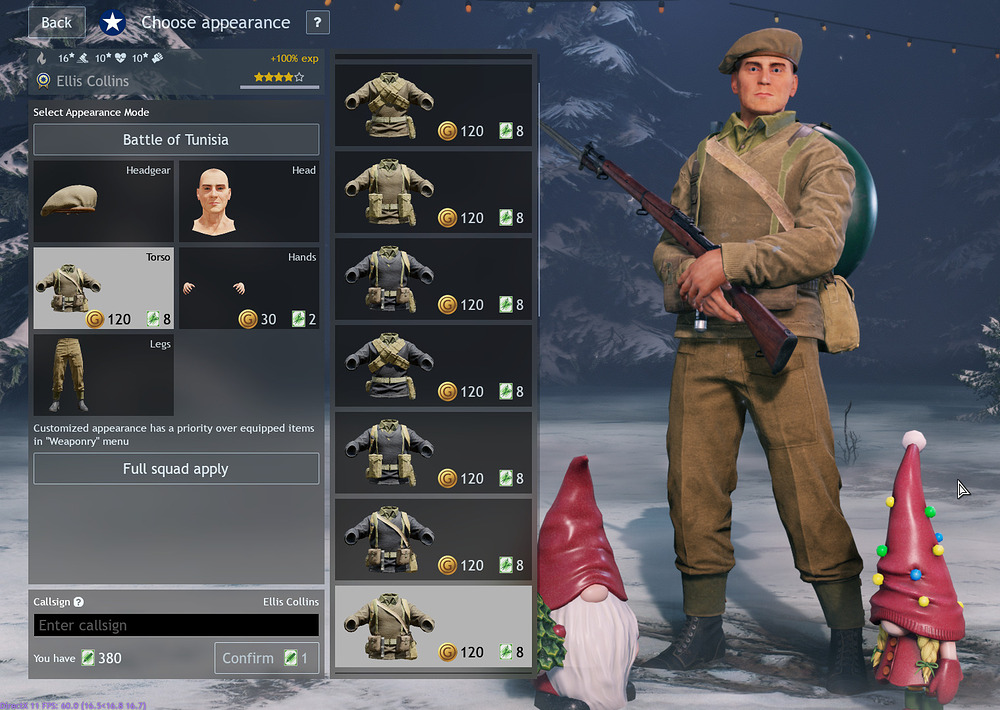Open the Hands appearance slot

[x=249, y=288]
